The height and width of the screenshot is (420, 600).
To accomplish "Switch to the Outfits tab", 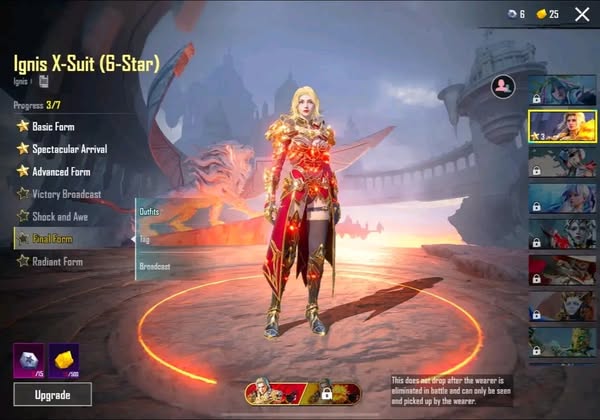I will click(150, 211).
